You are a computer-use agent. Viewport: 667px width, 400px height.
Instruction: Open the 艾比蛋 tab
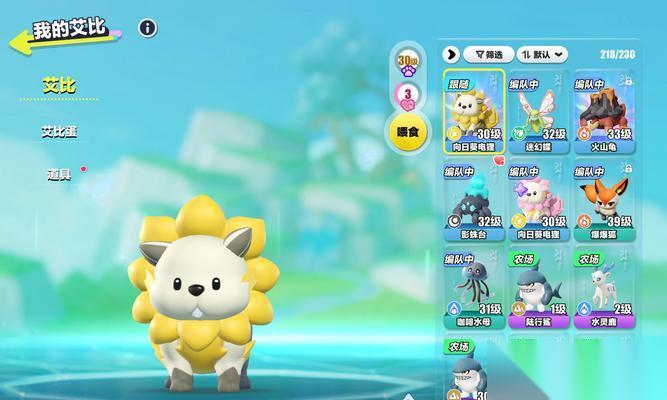[x=59, y=131]
